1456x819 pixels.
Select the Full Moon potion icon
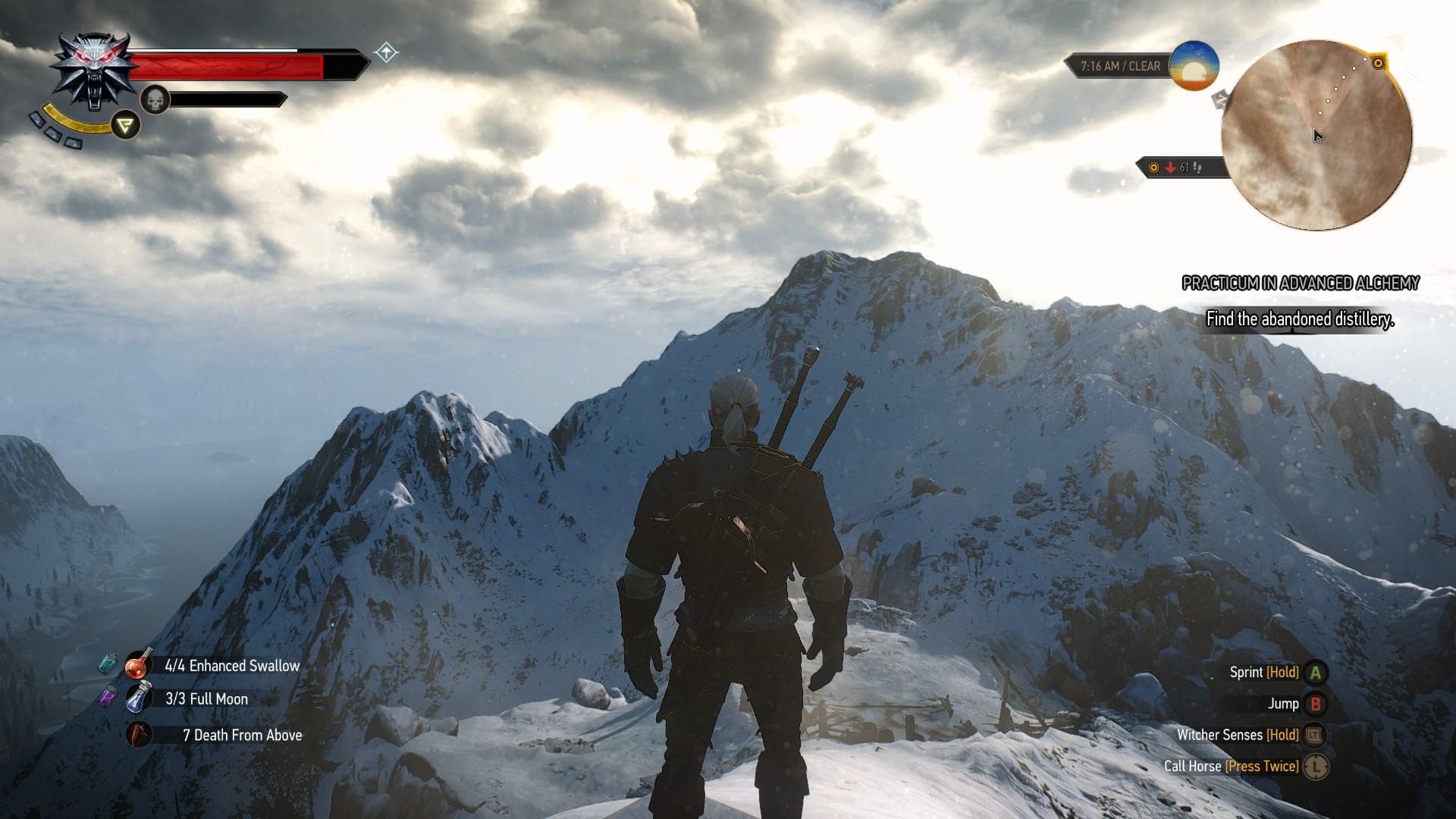[x=140, y=699]
